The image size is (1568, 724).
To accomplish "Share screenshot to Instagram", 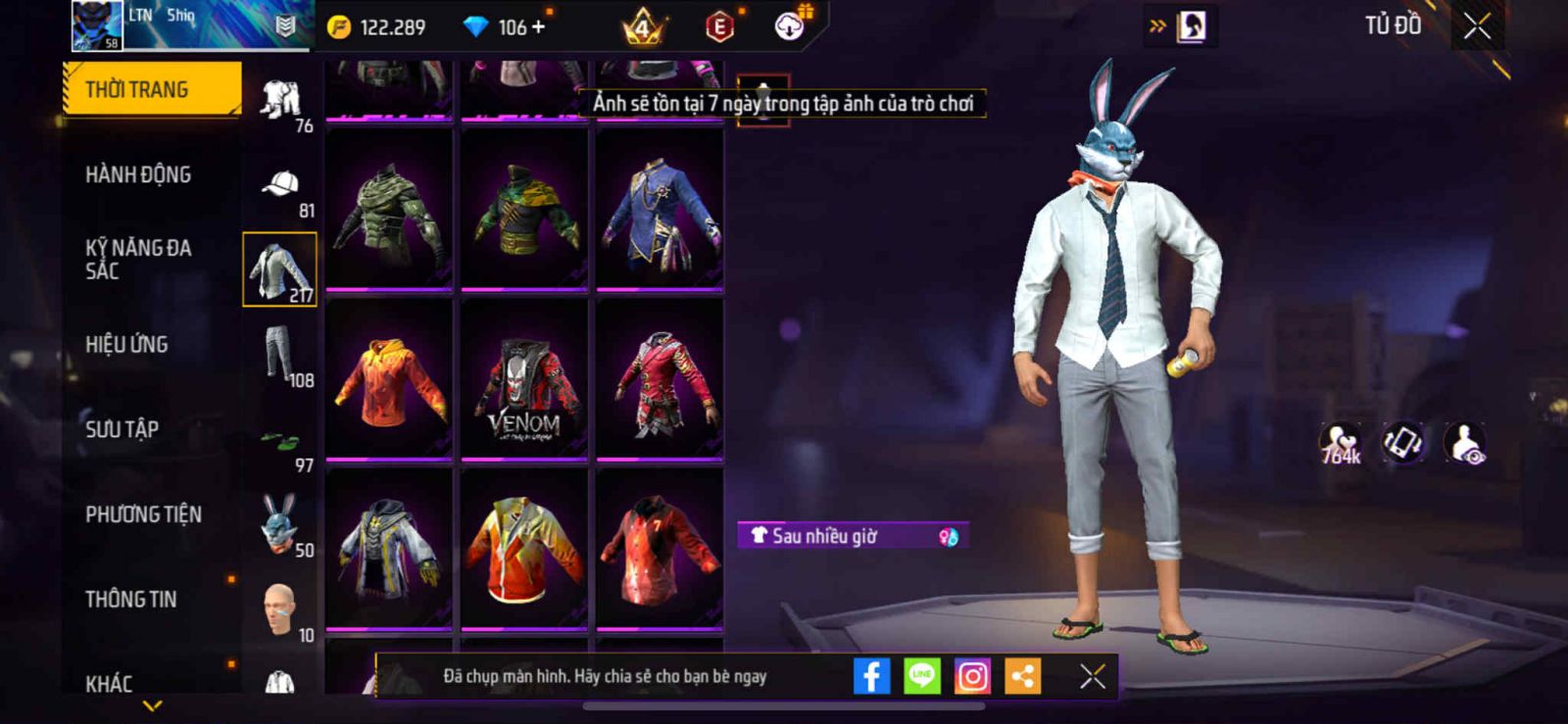I will (x=972, y=676).
